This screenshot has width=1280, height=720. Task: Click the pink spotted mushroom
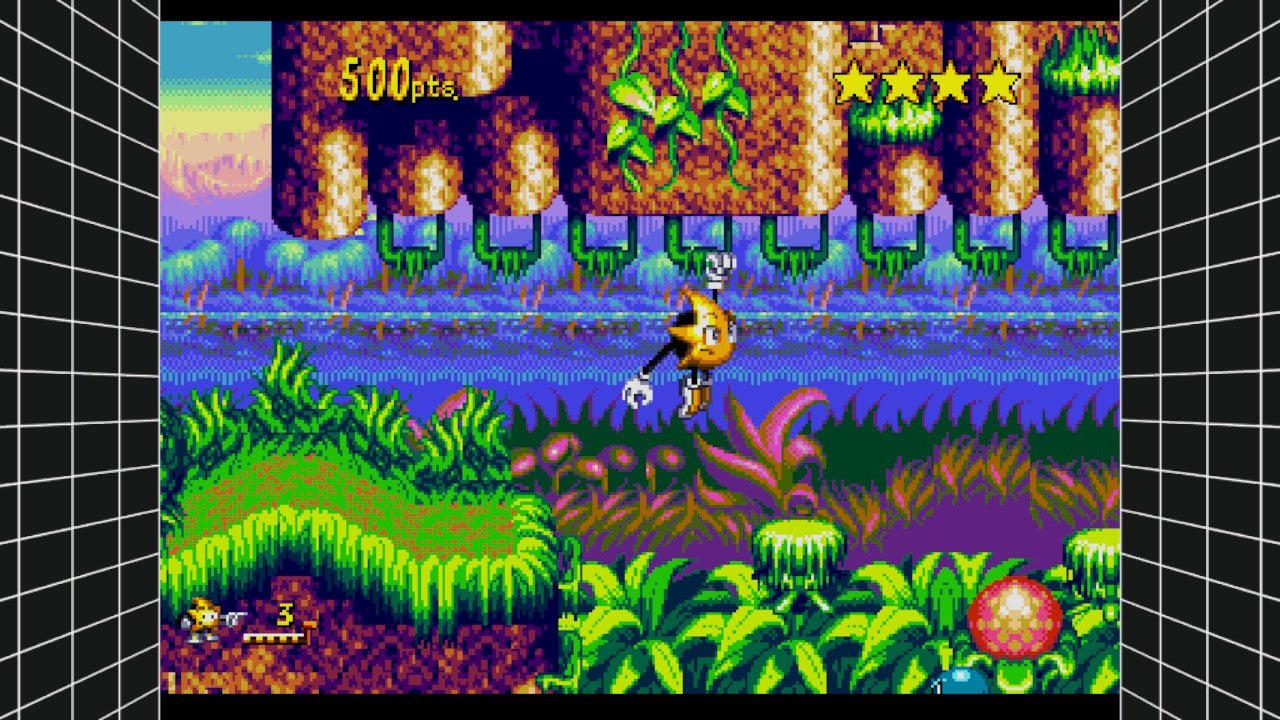1016,613
